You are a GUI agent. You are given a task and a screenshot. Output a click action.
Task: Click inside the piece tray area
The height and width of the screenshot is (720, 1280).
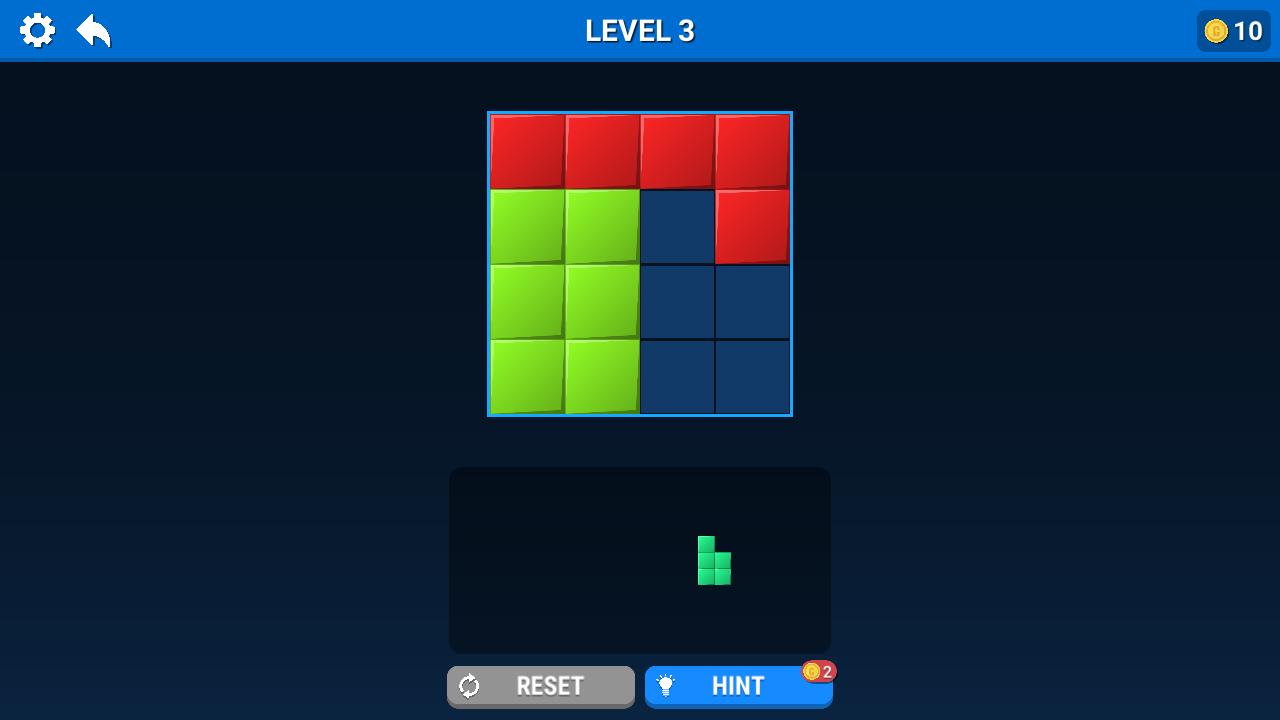point(560,560)
